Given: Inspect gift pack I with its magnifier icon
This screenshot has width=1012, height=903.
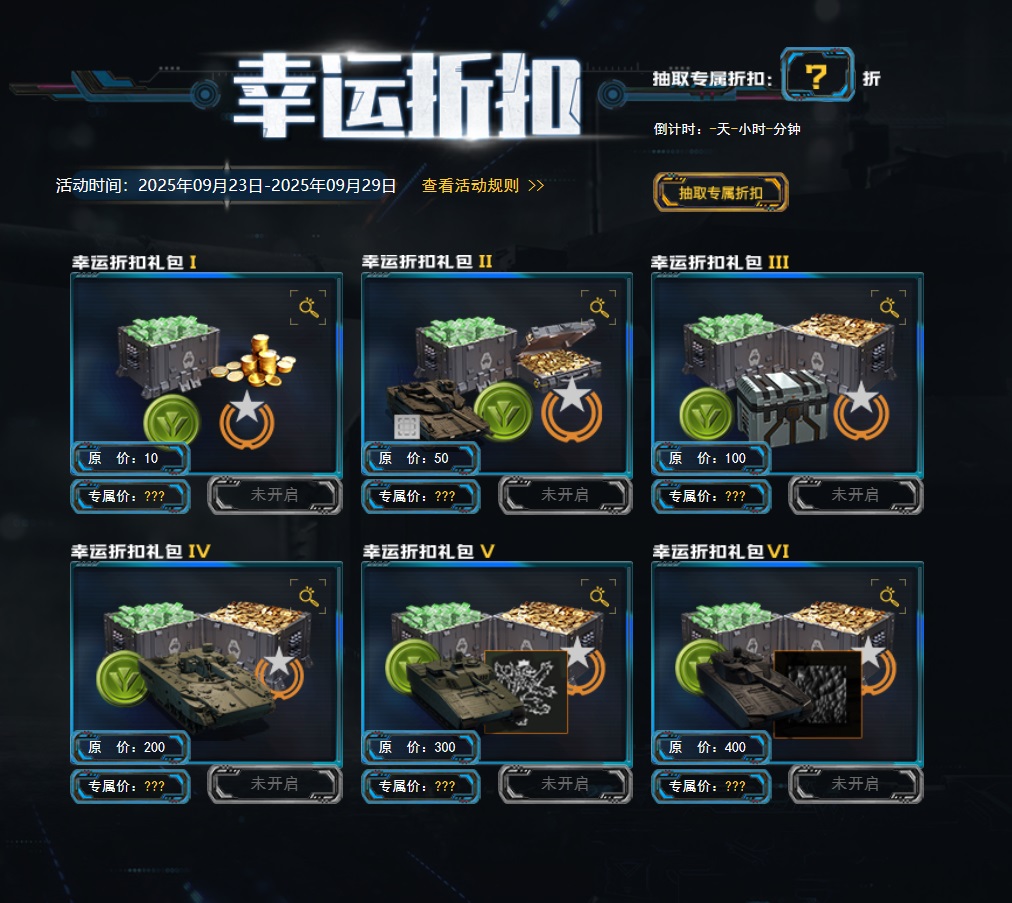Looking at the screenshot, I should click(308, 308).
